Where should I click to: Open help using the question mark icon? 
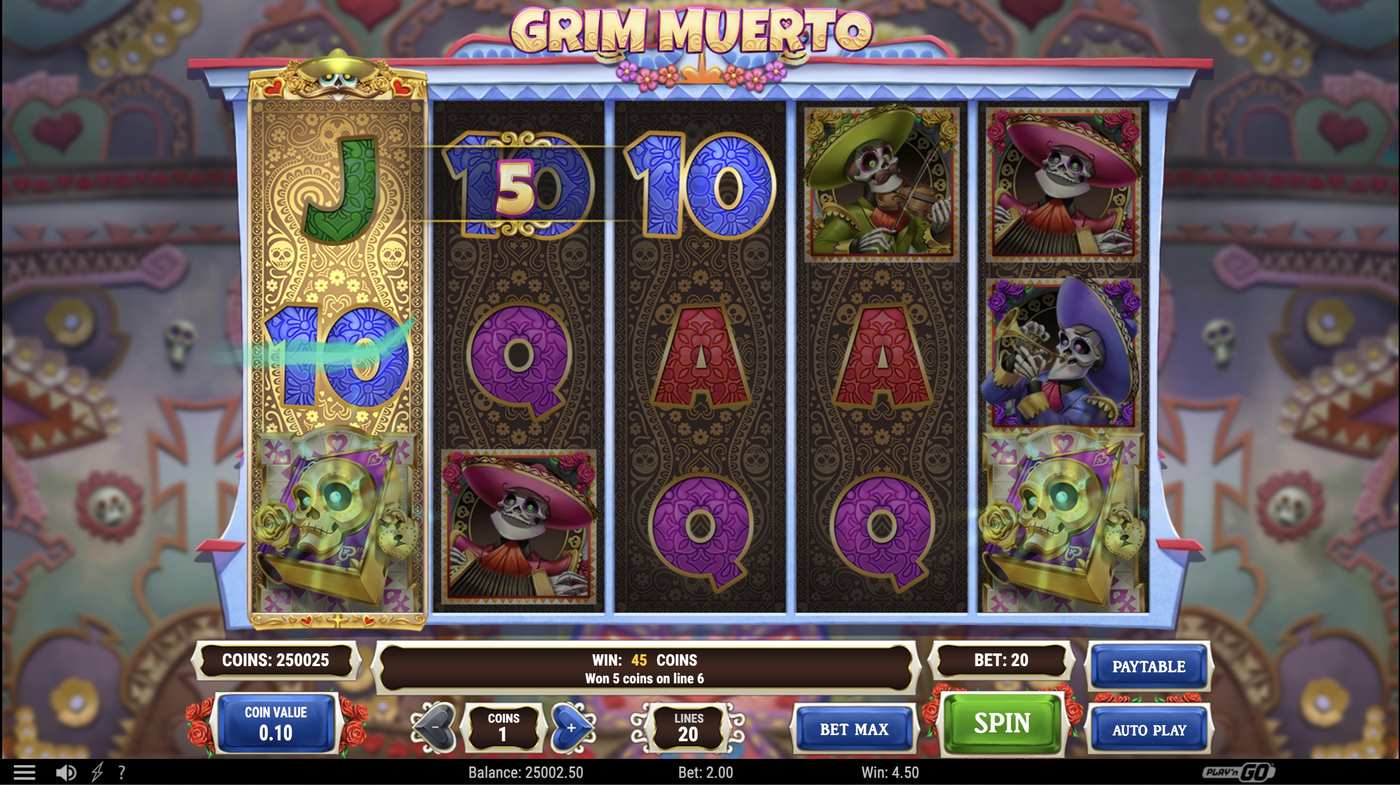coord(121,771)
